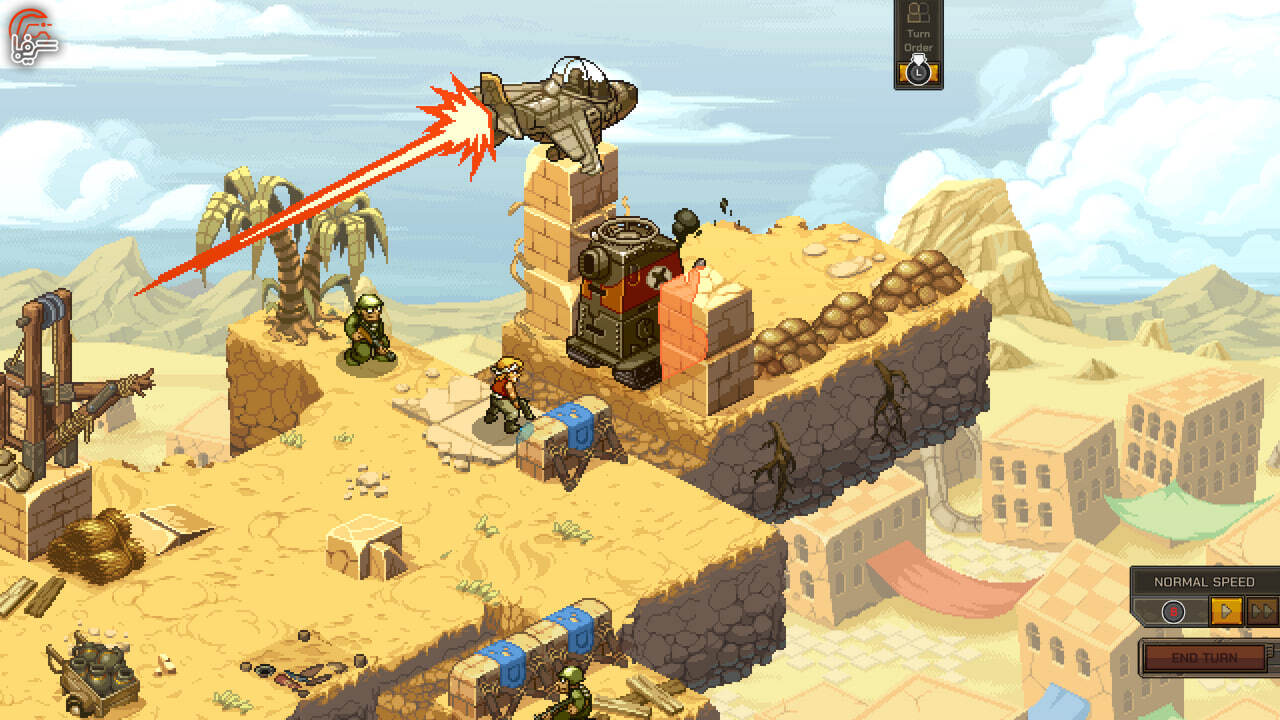Toggle NORMAL SPEED to a different game speed
The image size is (1280, 720).
coord(1204,579)
